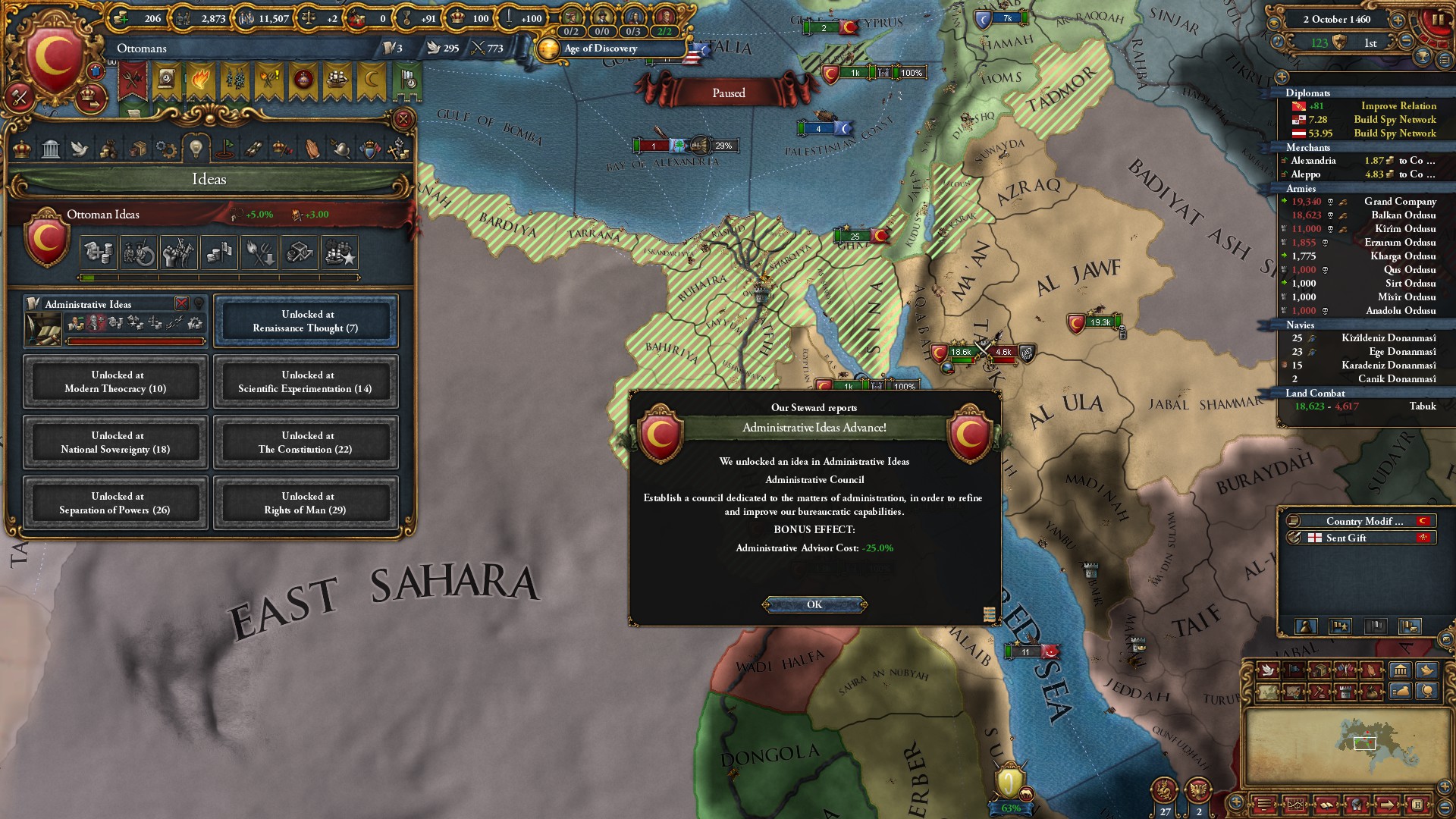Open the Tabuk land combat entry
This screenshot has width=1456, height=819.
[1365, 406]
